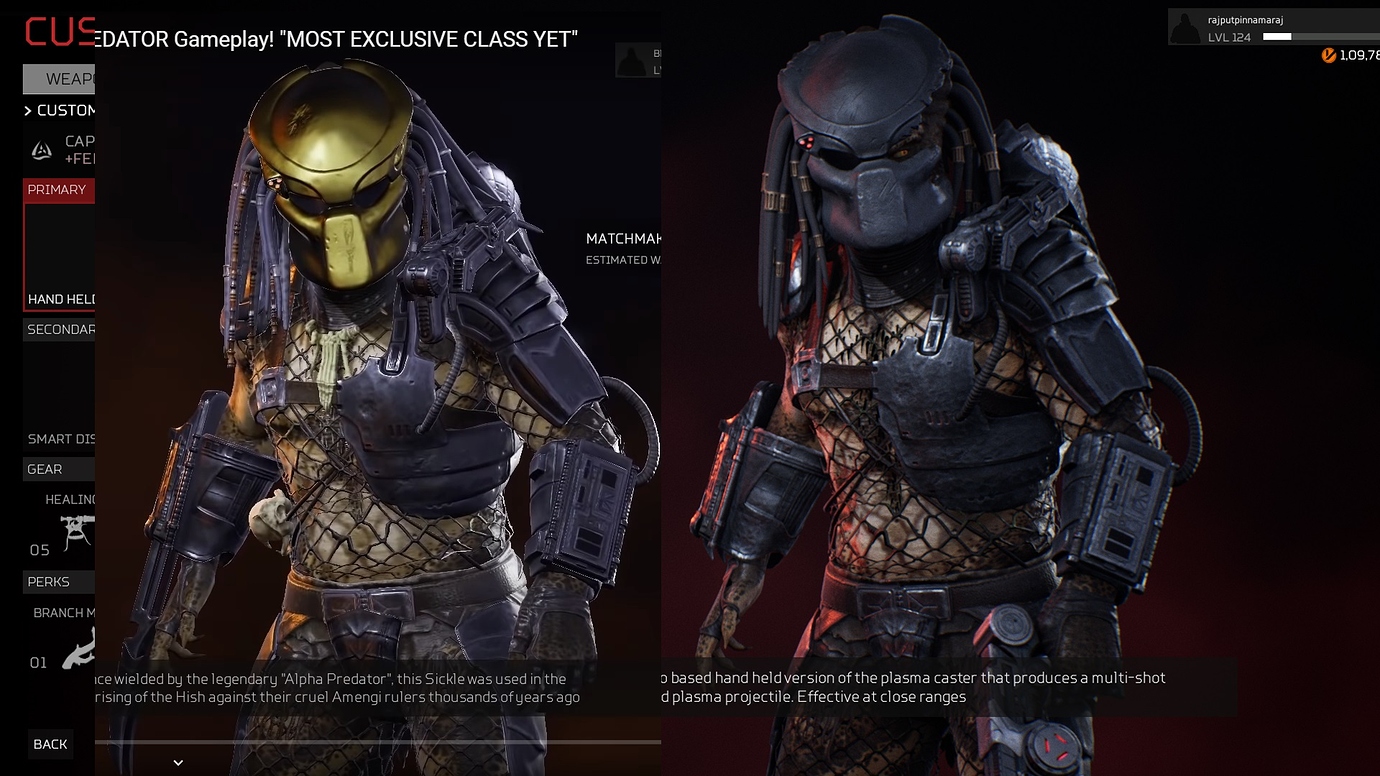The width and height of the screenshot is (1380, 776).
Task: Select the shield emblem icon above PRIMARY
Action: (41, 149)
